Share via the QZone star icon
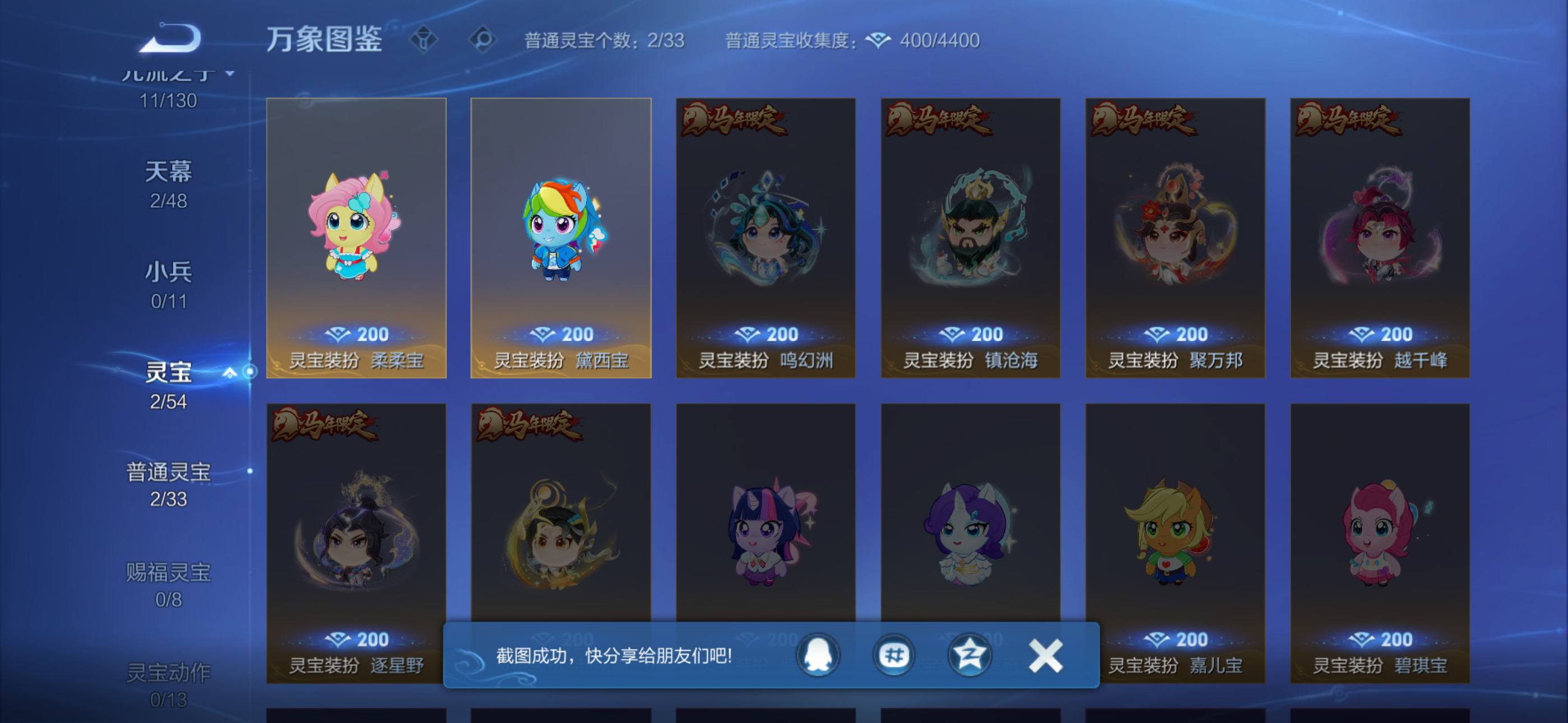The image size is (1568, 723). 970,657
